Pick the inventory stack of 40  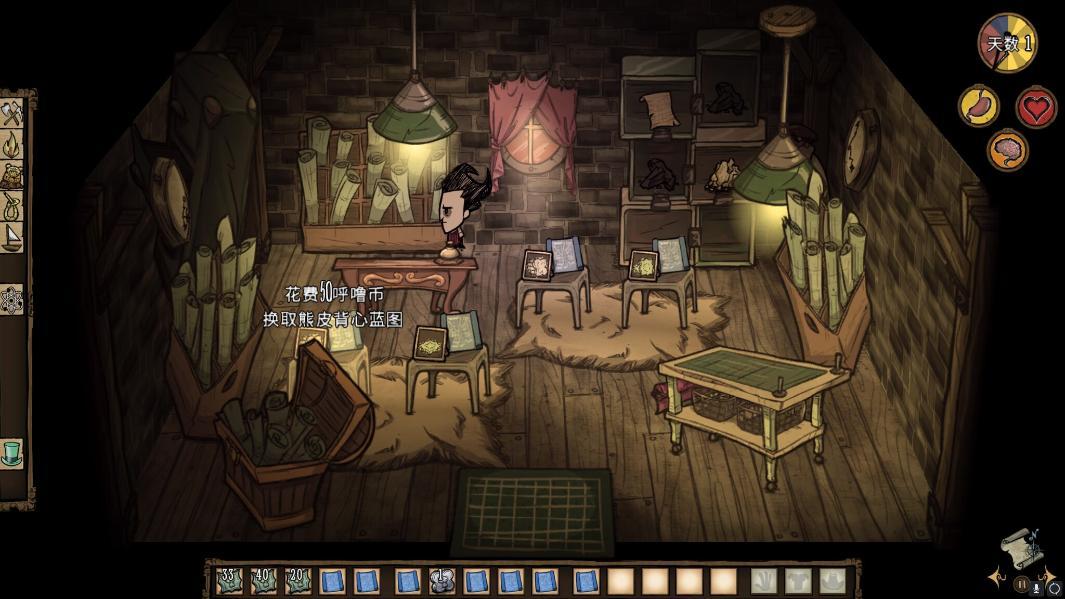tap(264, 580)
